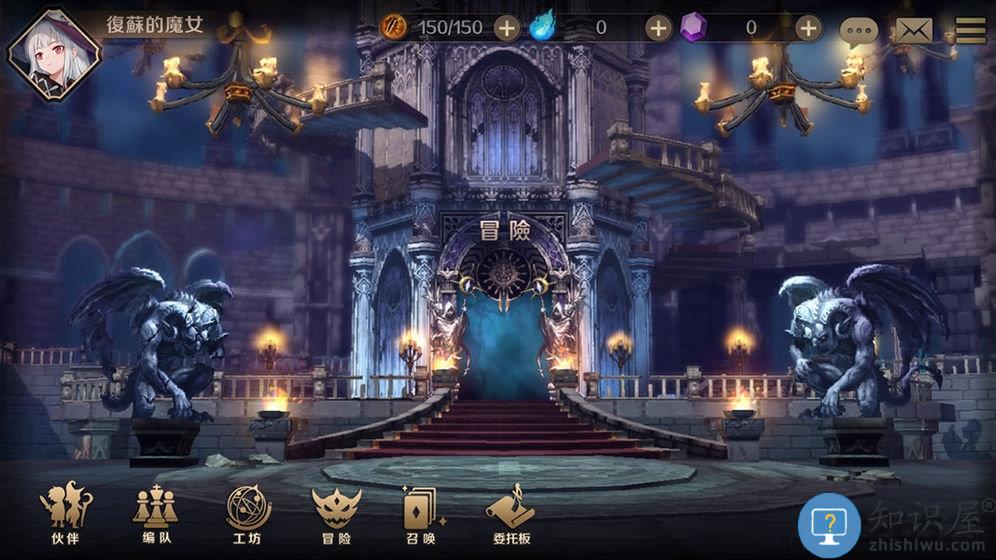Open the 编队 team formation menu

coord(155,515)
